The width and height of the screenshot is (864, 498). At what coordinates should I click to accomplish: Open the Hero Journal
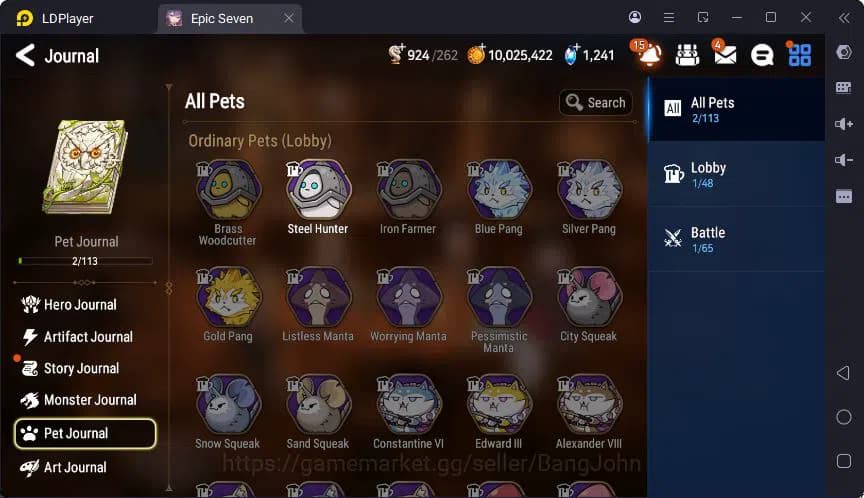coord(80,305)
